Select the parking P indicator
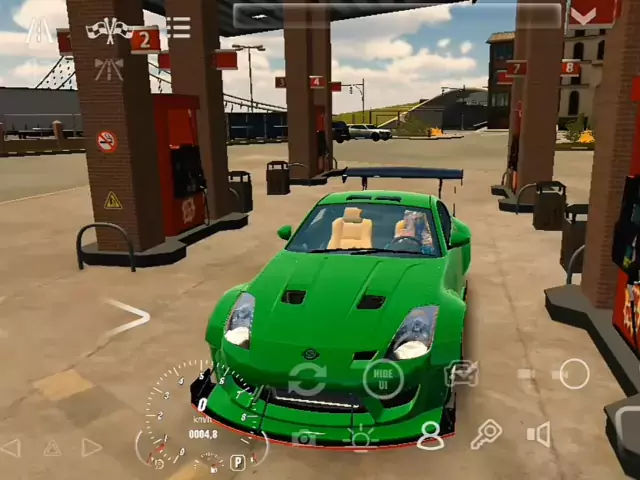Screen dimensions: 640x480 coord(238,462)
